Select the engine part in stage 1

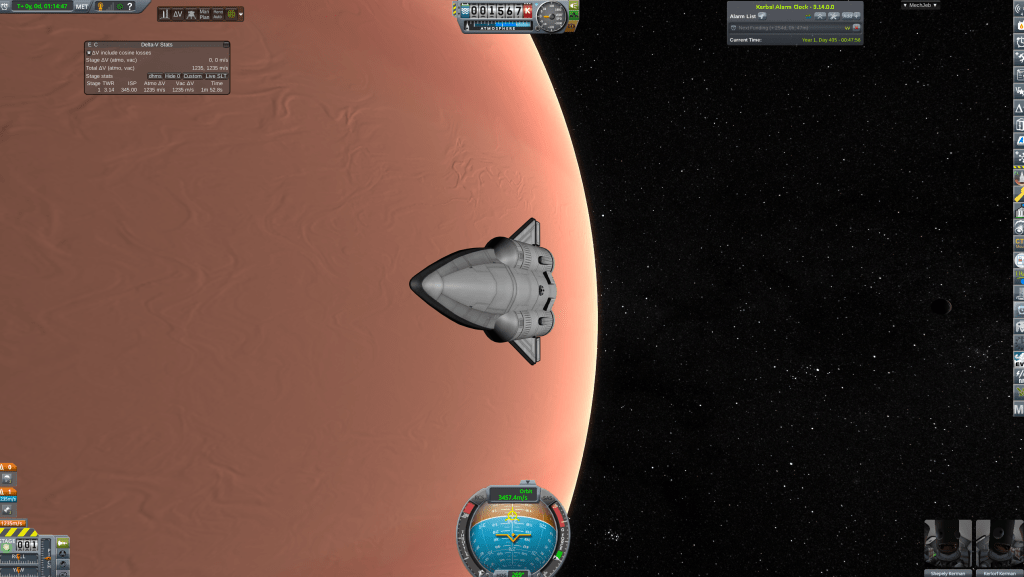click(8, 511)
